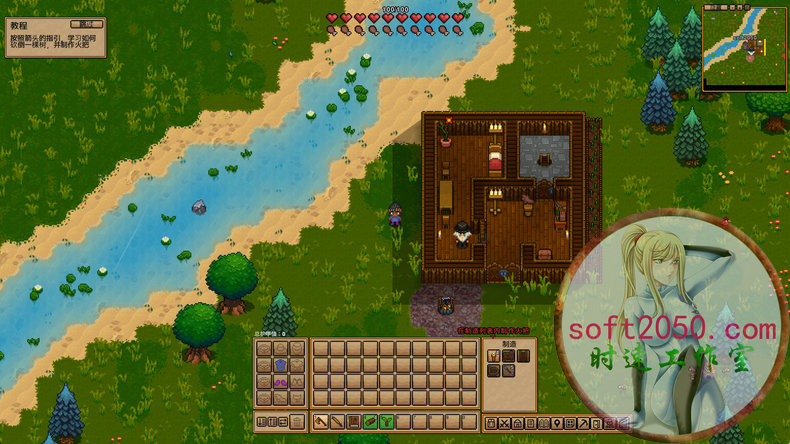Select the green sapling item in the hotbar
Image resolution: width=790 pixels, height=444 pixels.
[386, 422]
